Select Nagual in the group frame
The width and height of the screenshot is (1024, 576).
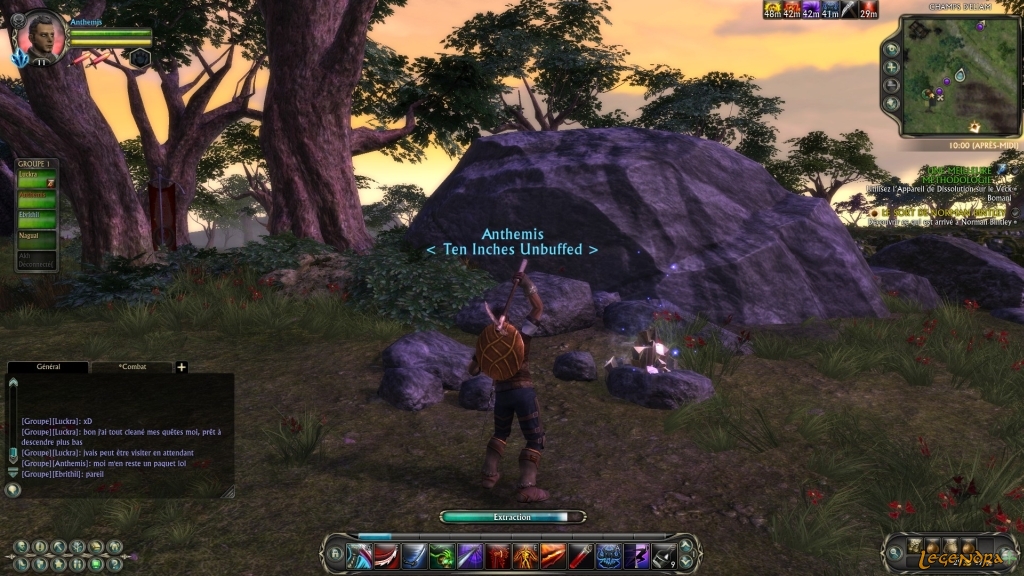coord(36,237)
